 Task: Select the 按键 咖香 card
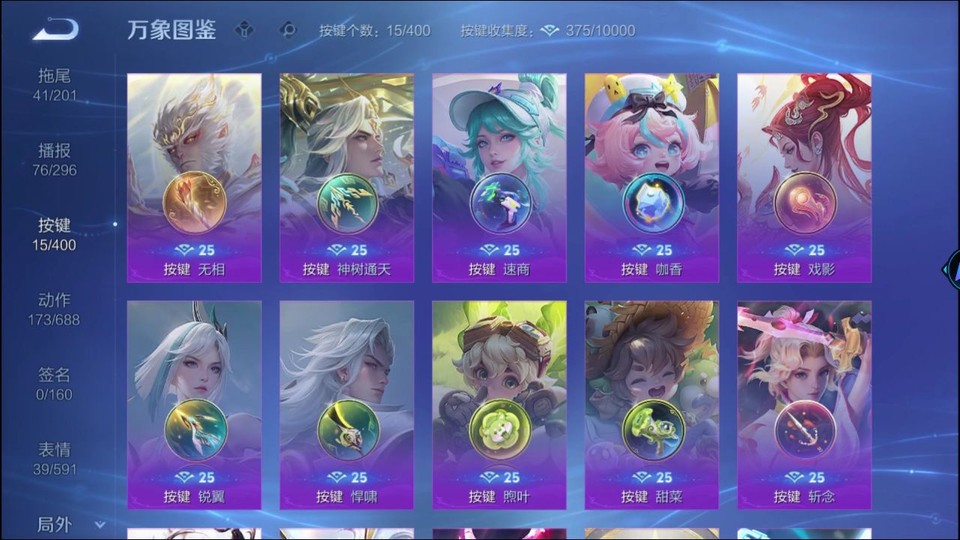[x=652, y=178]
